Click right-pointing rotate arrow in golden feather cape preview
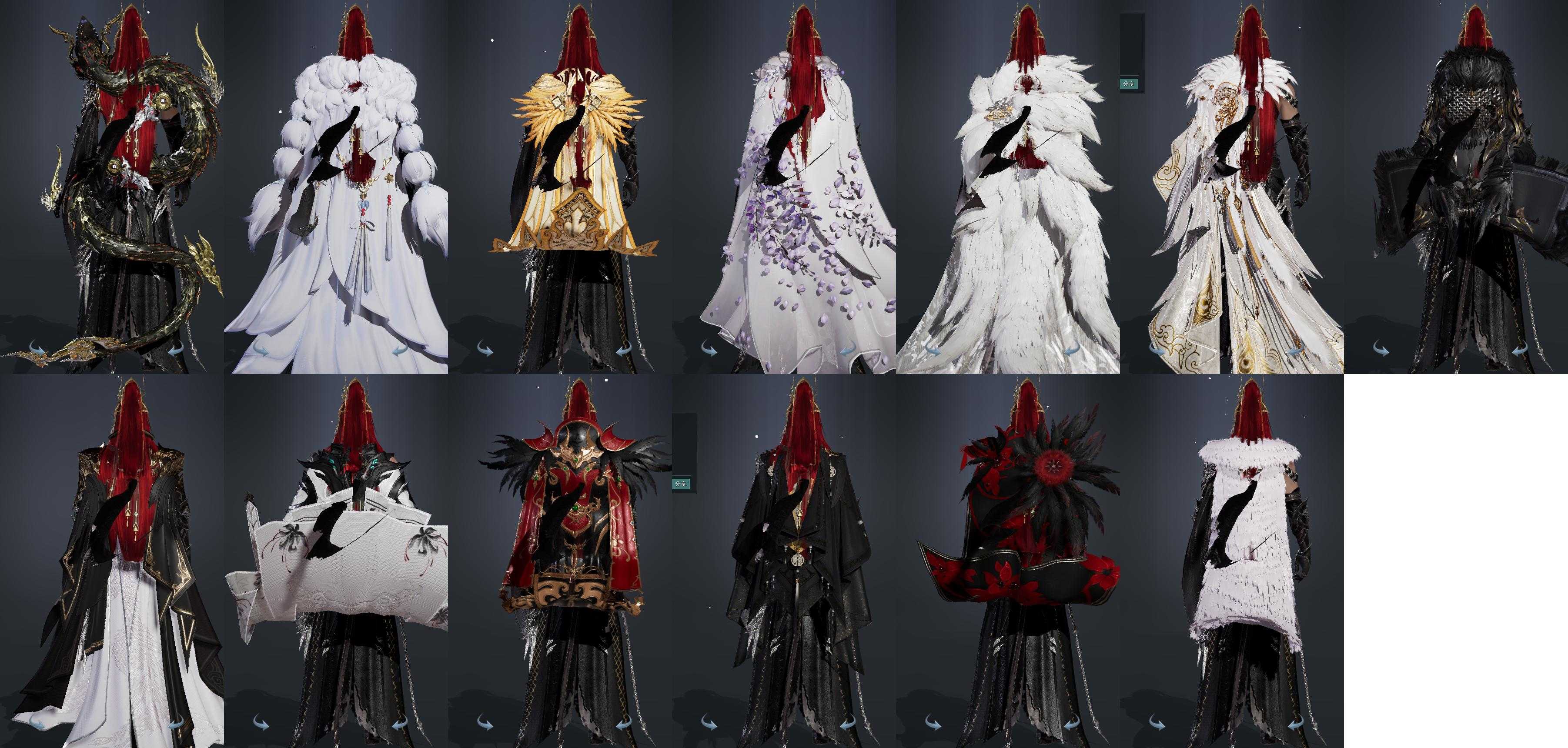1568x748 pixels. click(485, 349)
